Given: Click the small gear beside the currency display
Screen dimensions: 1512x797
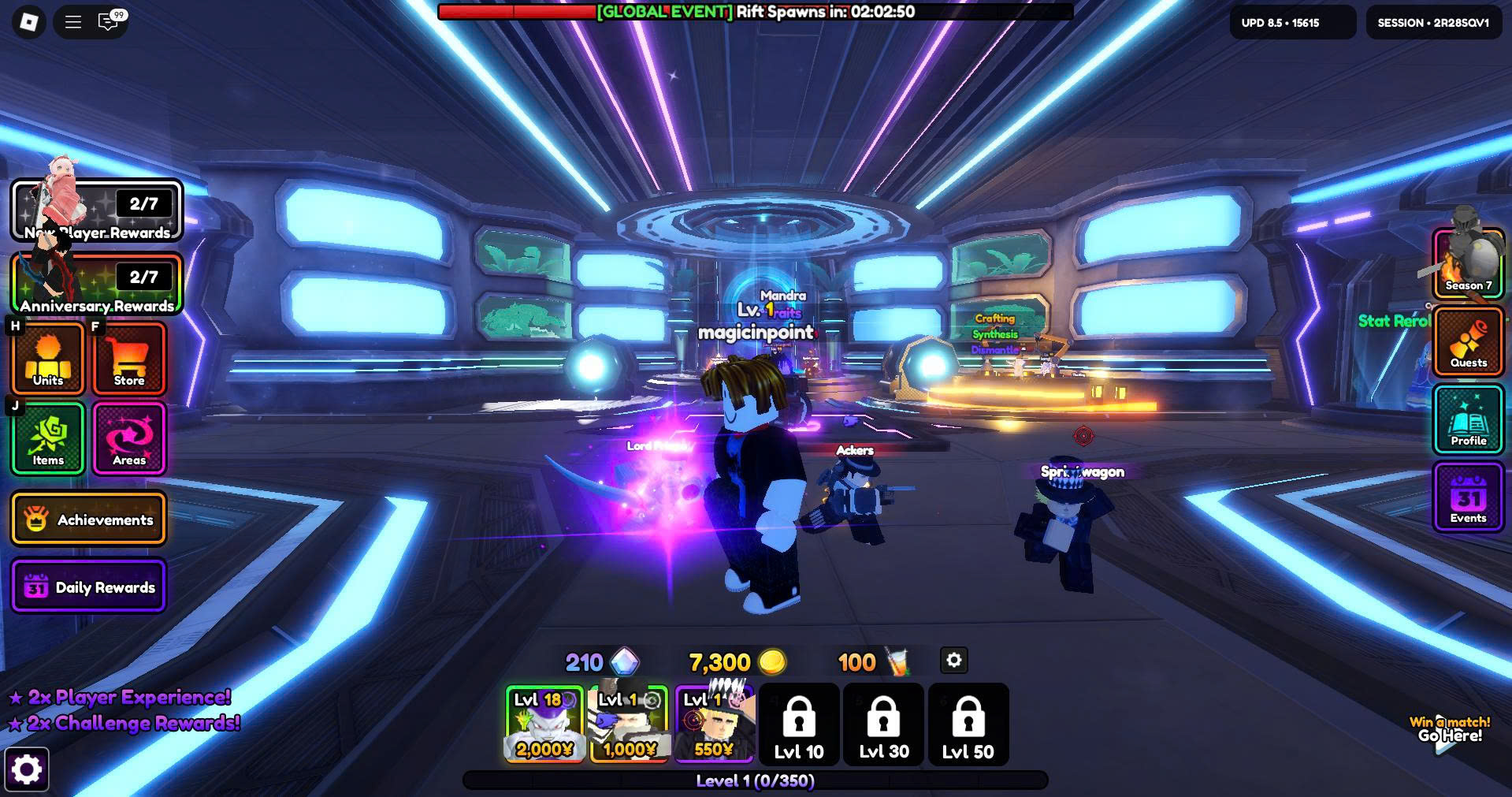Looking at the screenshot, I should (x=953, y=661).
